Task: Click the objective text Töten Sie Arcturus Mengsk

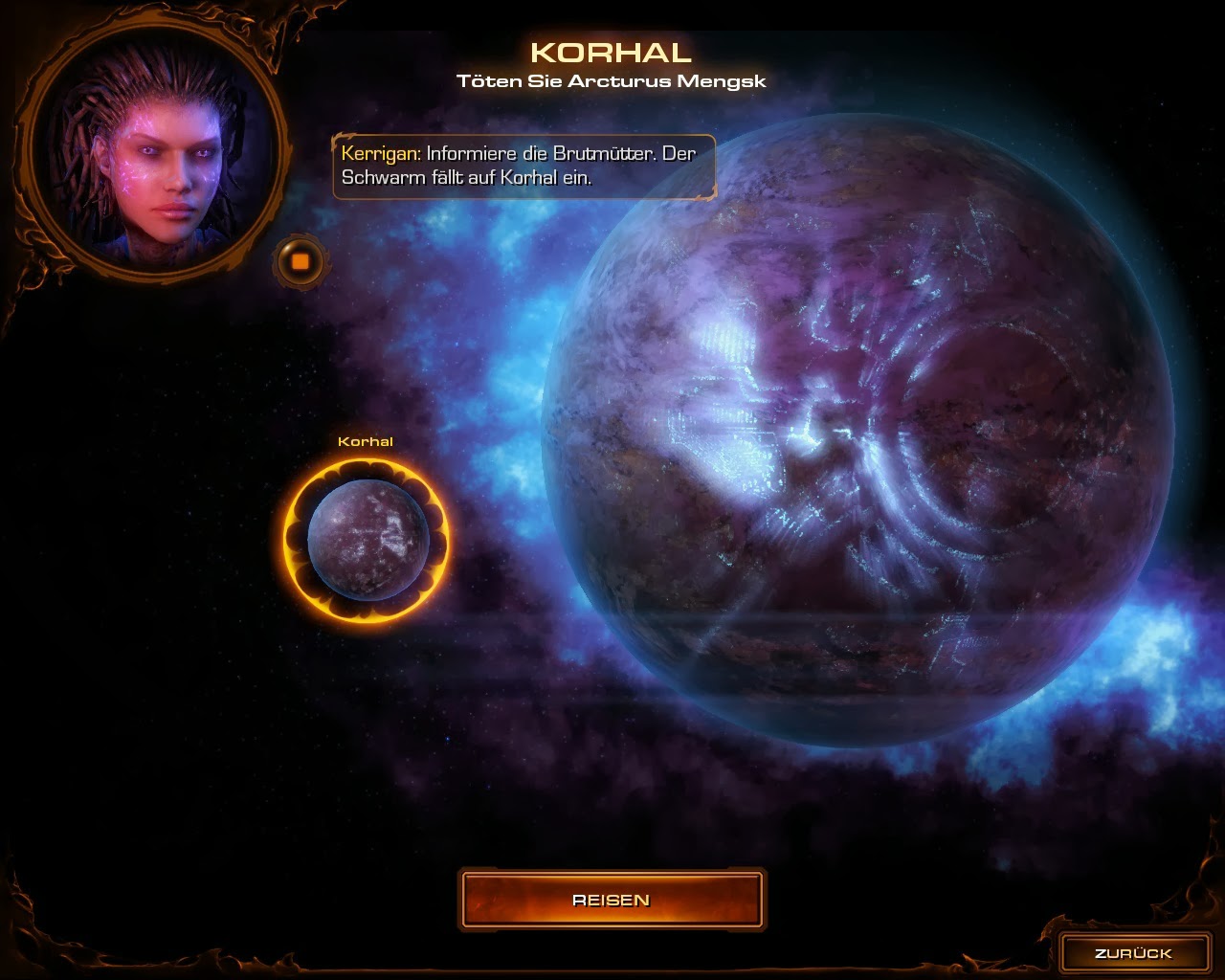Action: tap(612, 81)
